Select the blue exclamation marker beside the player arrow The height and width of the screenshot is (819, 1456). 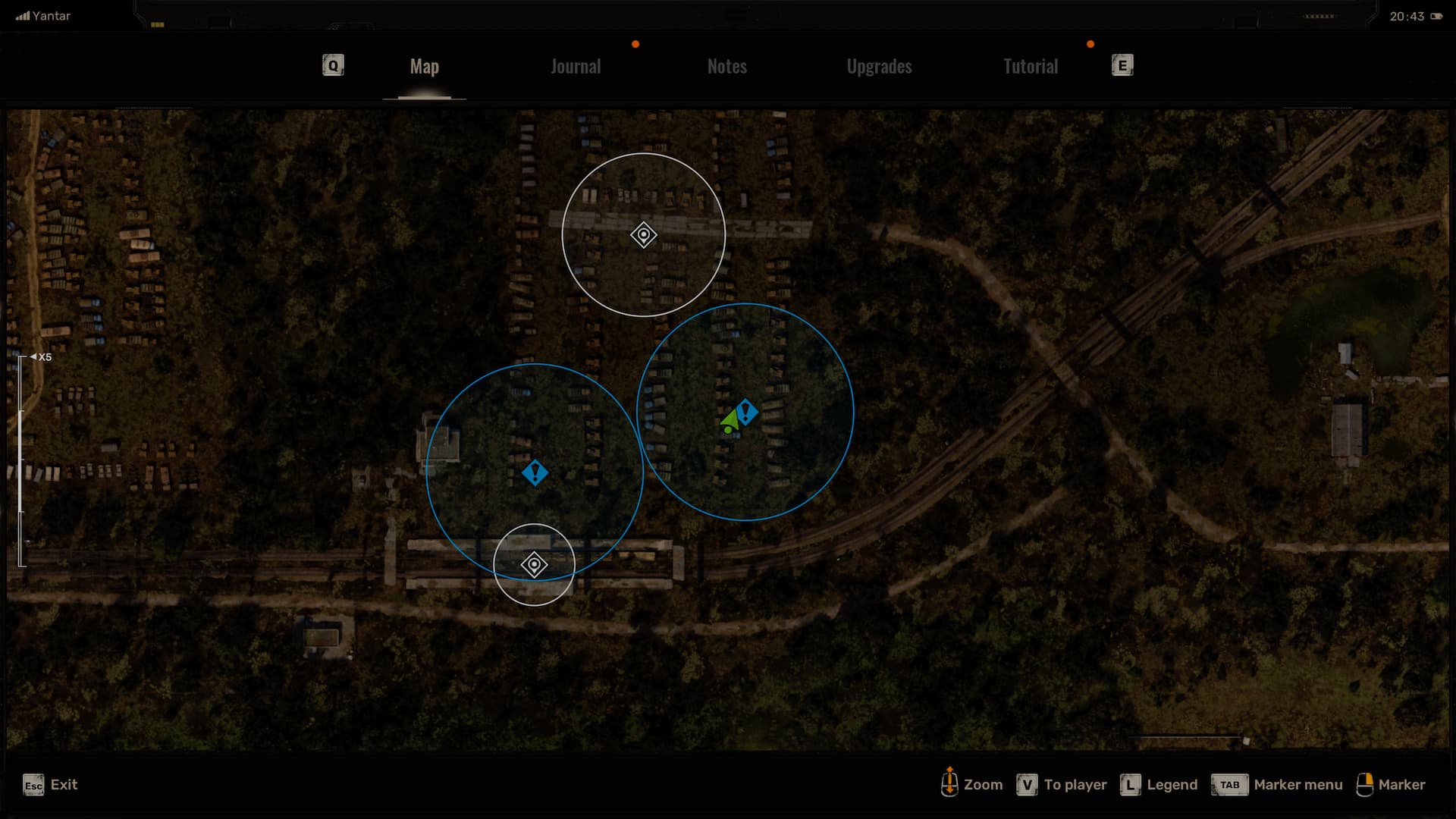pyautogui.click(x=747, y=412)
